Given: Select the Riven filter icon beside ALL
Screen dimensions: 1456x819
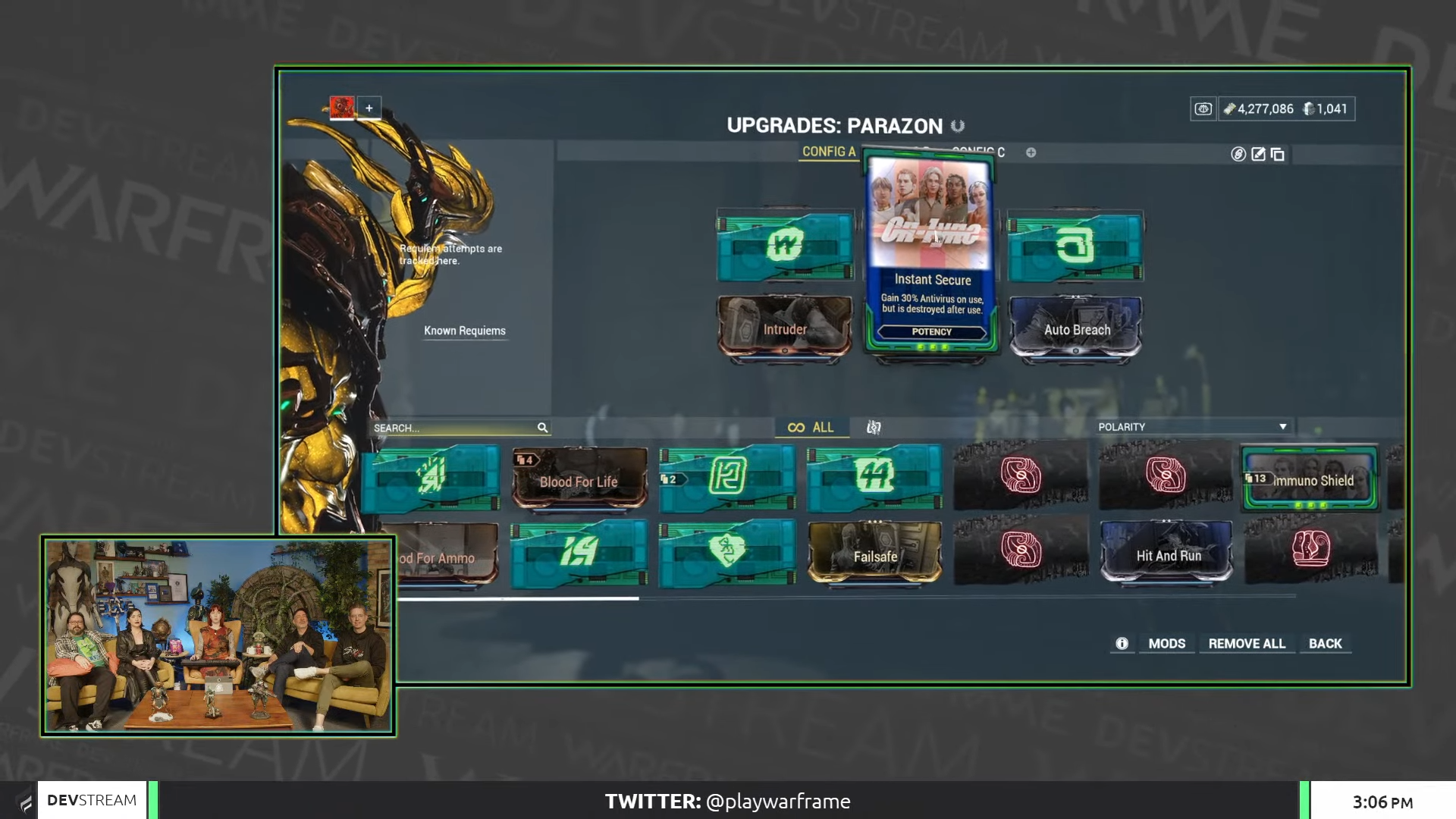Looking at the screenshot, I should [874, 428].
